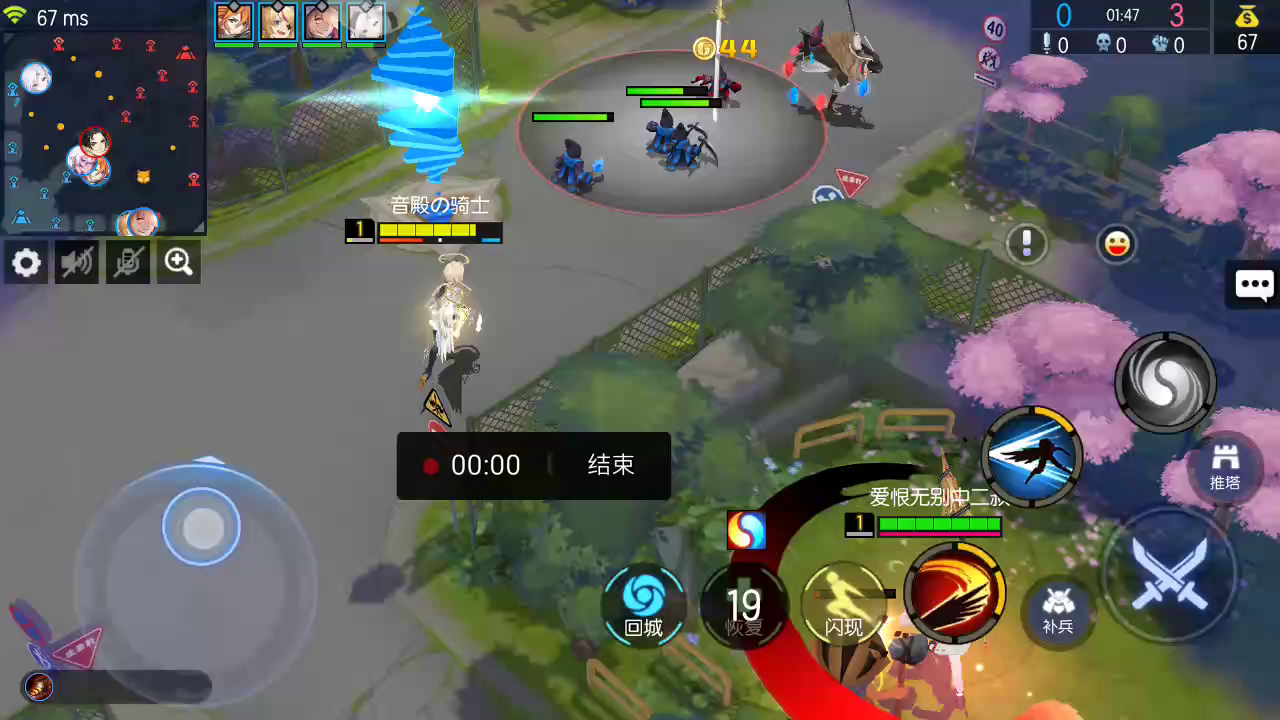
Task: Enable 推塔 push-tower mode
Action: pos(1224,466)
